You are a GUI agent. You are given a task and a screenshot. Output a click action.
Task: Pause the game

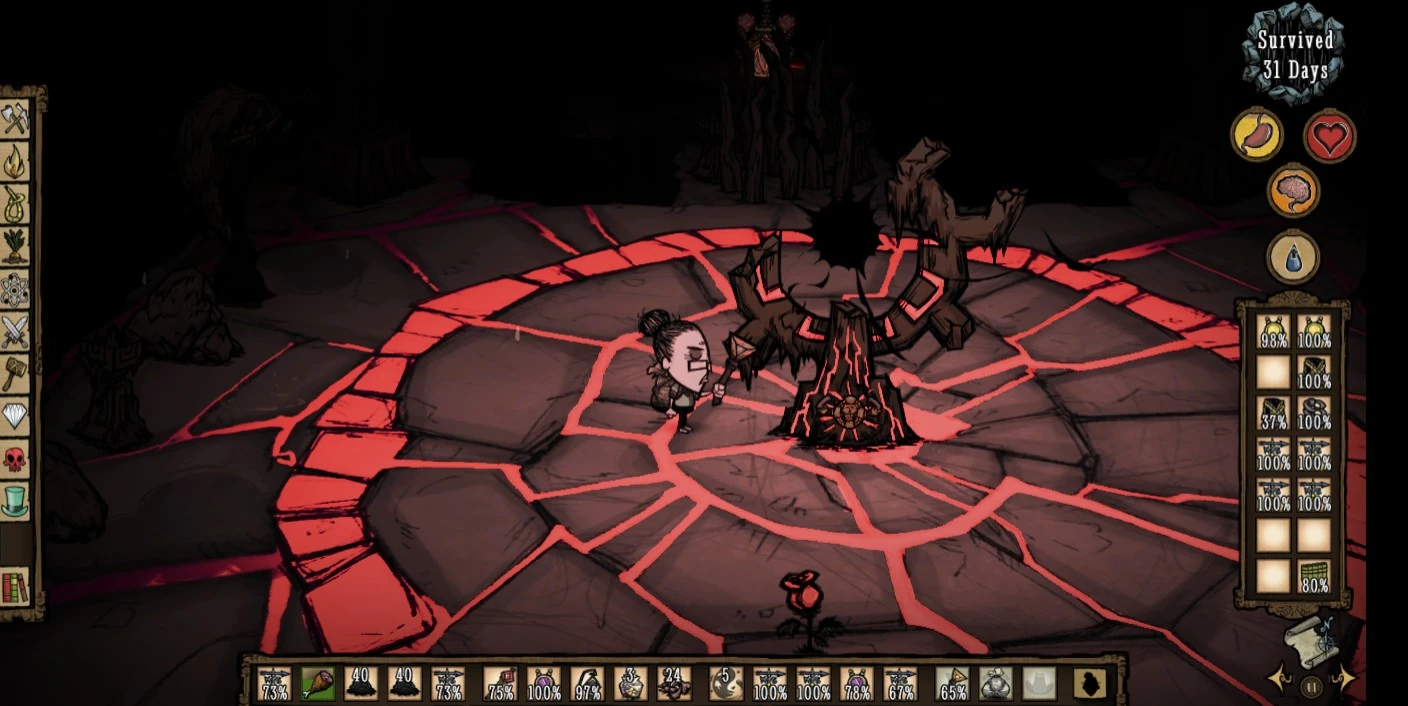[1311, 687]
